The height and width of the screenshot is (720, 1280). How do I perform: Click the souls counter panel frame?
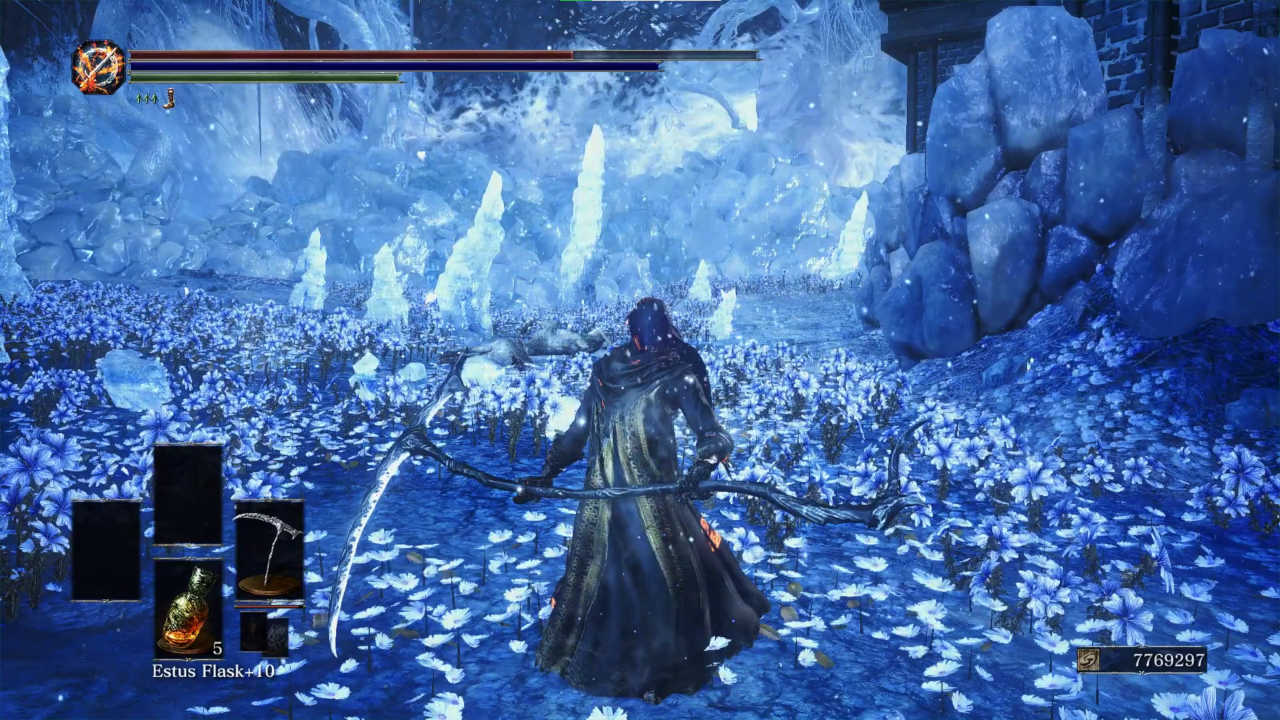point(1140,662)
